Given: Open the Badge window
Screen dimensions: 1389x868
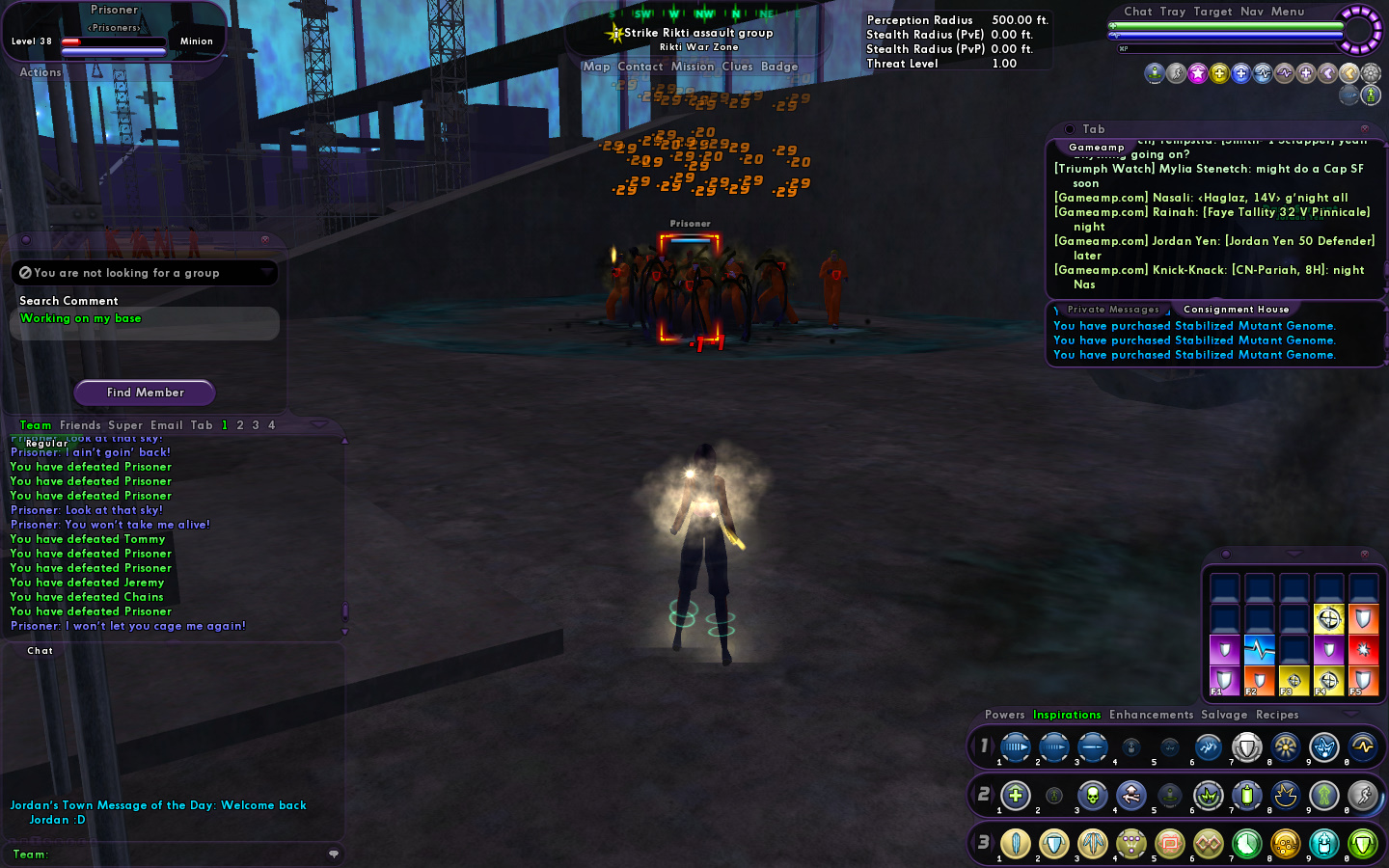Looking at the screenshot, I should point(779,67).
